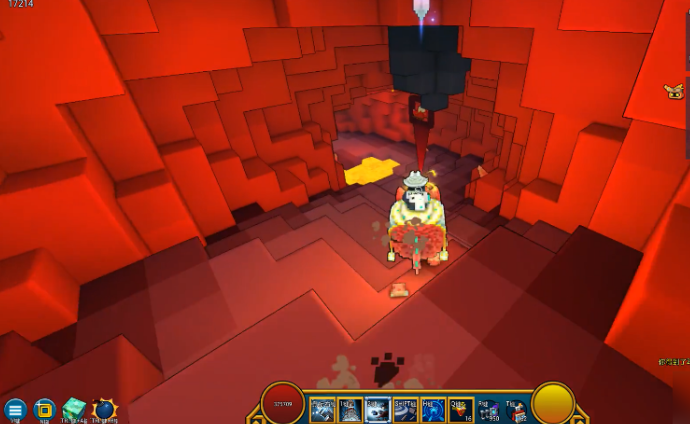
Task: Activate the blue bomb icon
Action: pyautogui.click(x=104, y=409)
